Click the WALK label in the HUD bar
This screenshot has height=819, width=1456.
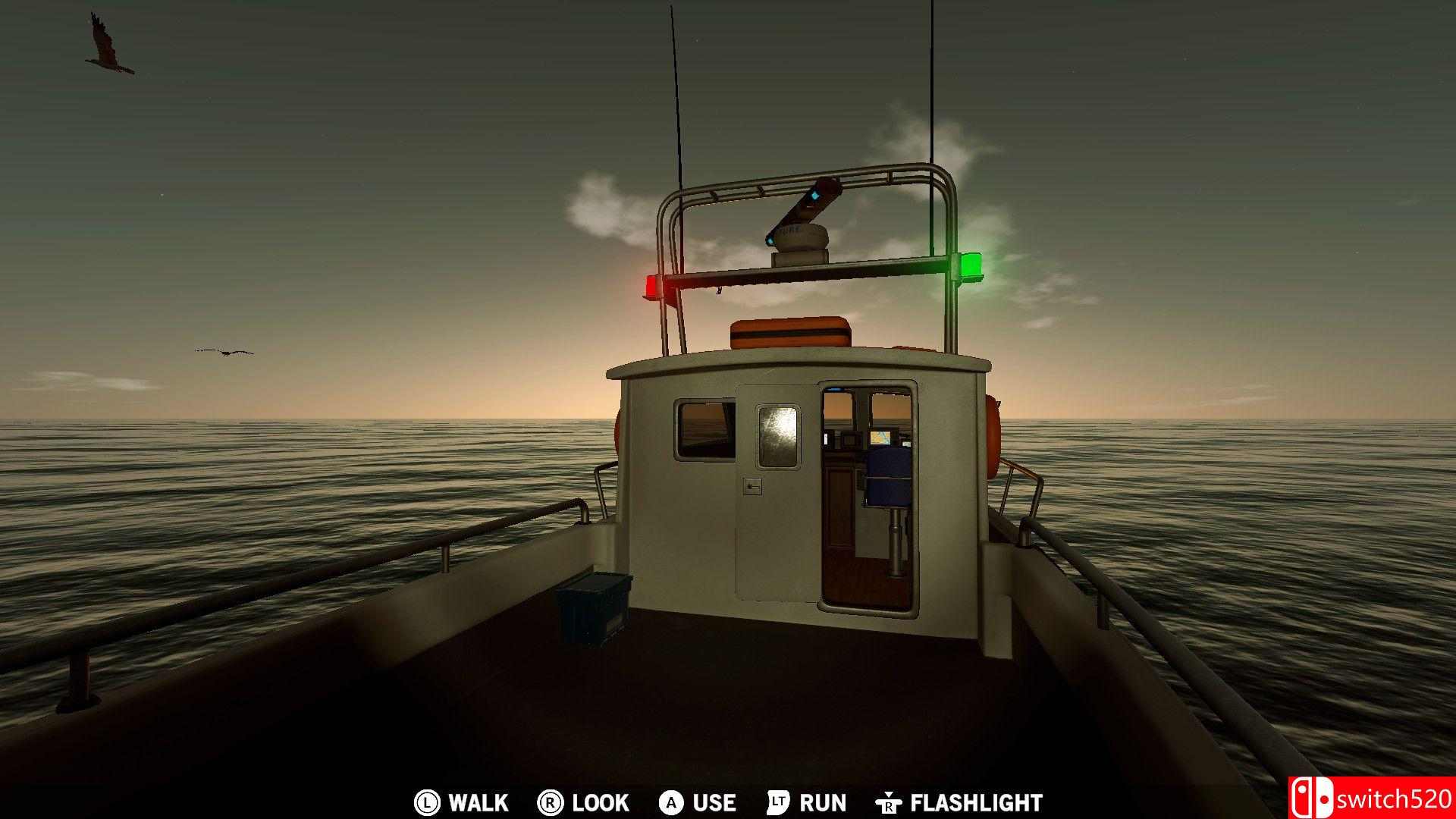(476, 802)
